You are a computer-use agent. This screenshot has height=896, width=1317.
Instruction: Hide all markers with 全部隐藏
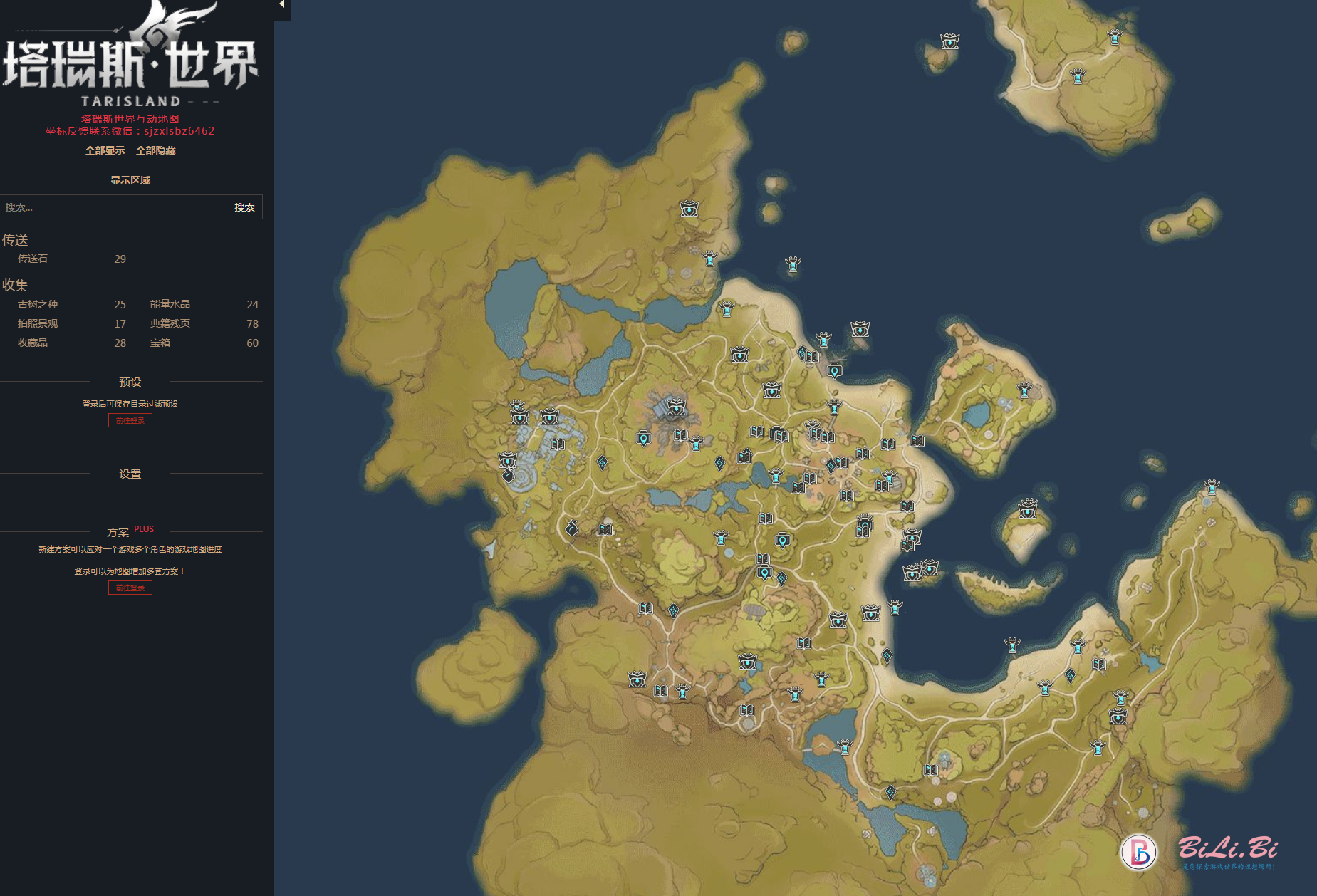pyautogui.click(x=155, y=150)
